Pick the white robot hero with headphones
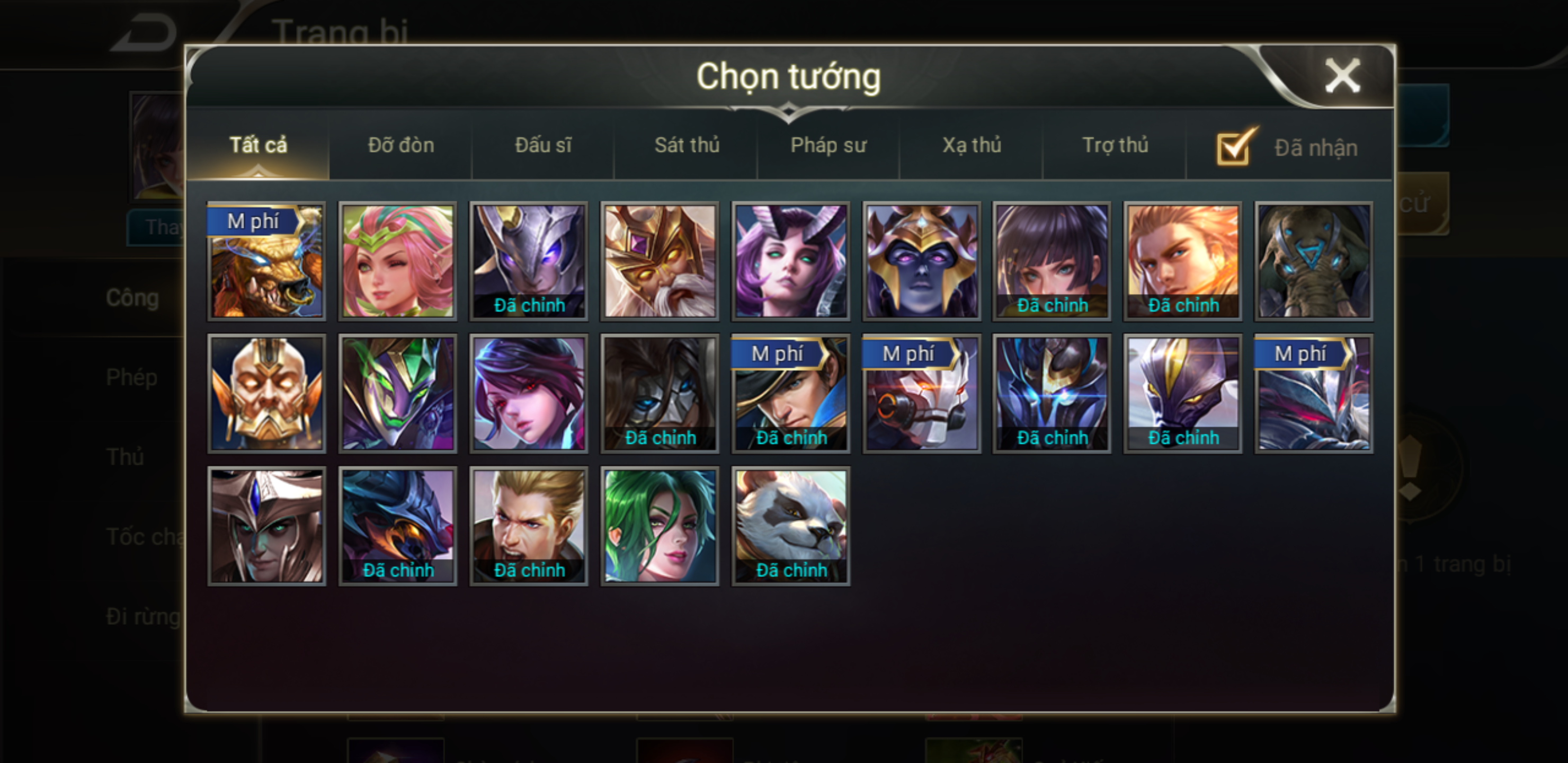Screen dimensions: 1568x763 click(x=922, y=393)
